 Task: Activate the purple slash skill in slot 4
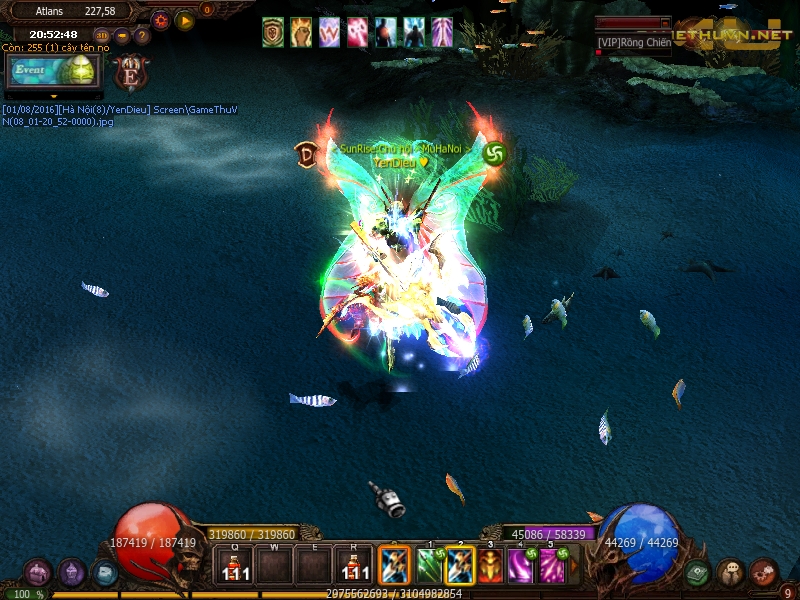coord(520,566)
